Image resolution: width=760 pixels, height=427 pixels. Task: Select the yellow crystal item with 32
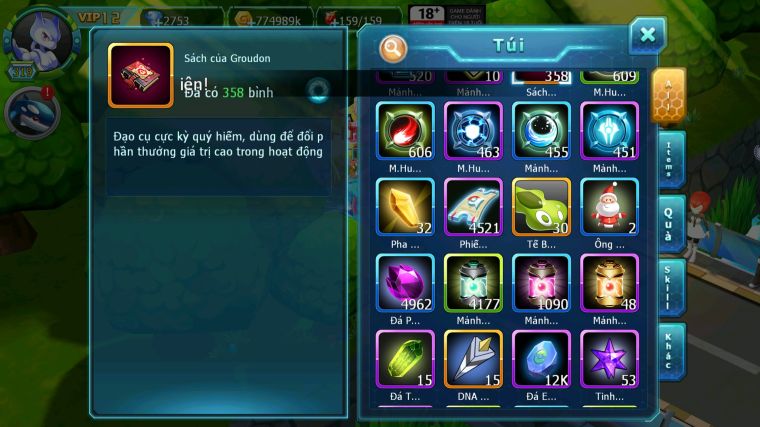(x=405, y=207)
